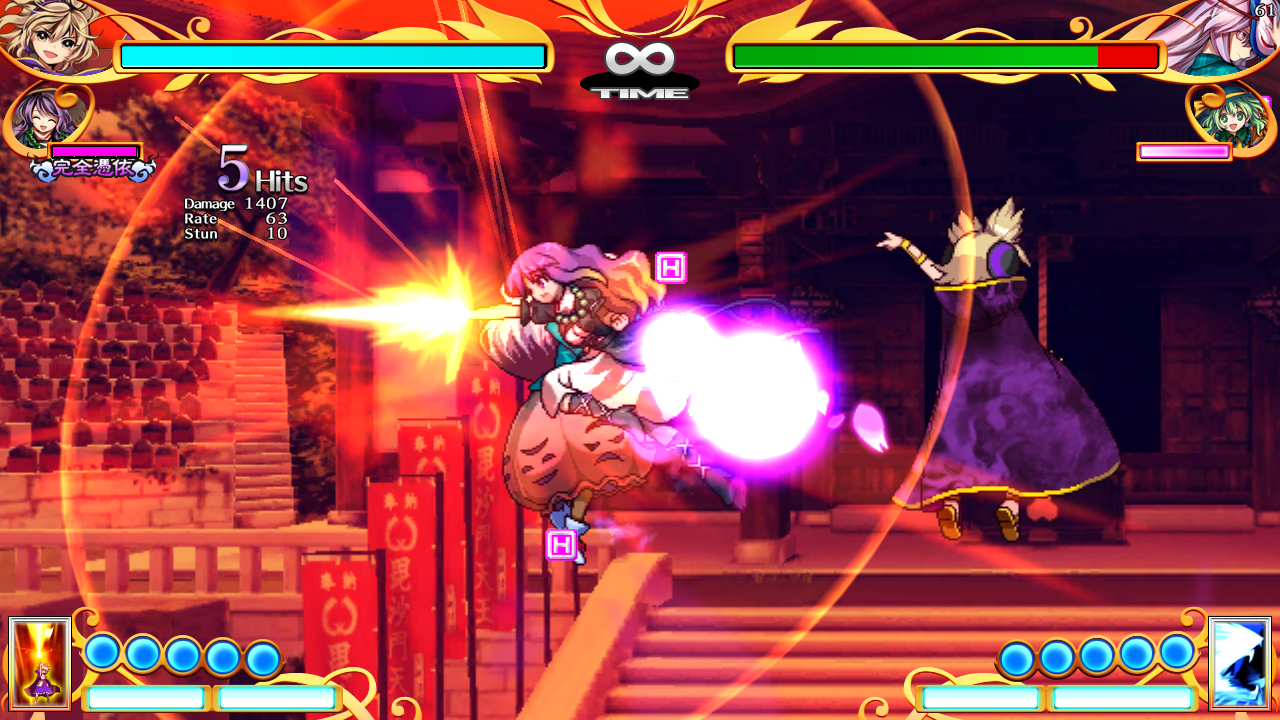Activate player one's golden spell card

pyautogui.click(x=40, y=663)
